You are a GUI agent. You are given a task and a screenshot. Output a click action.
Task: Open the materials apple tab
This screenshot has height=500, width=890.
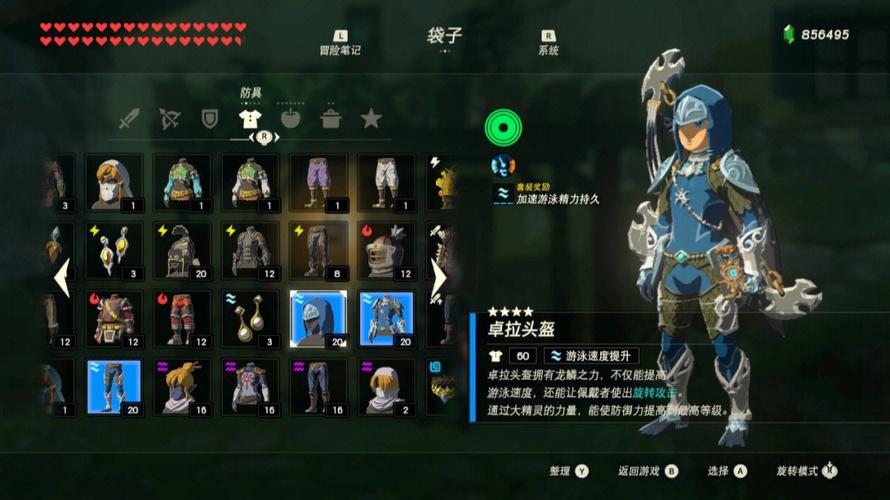(290, 119)
